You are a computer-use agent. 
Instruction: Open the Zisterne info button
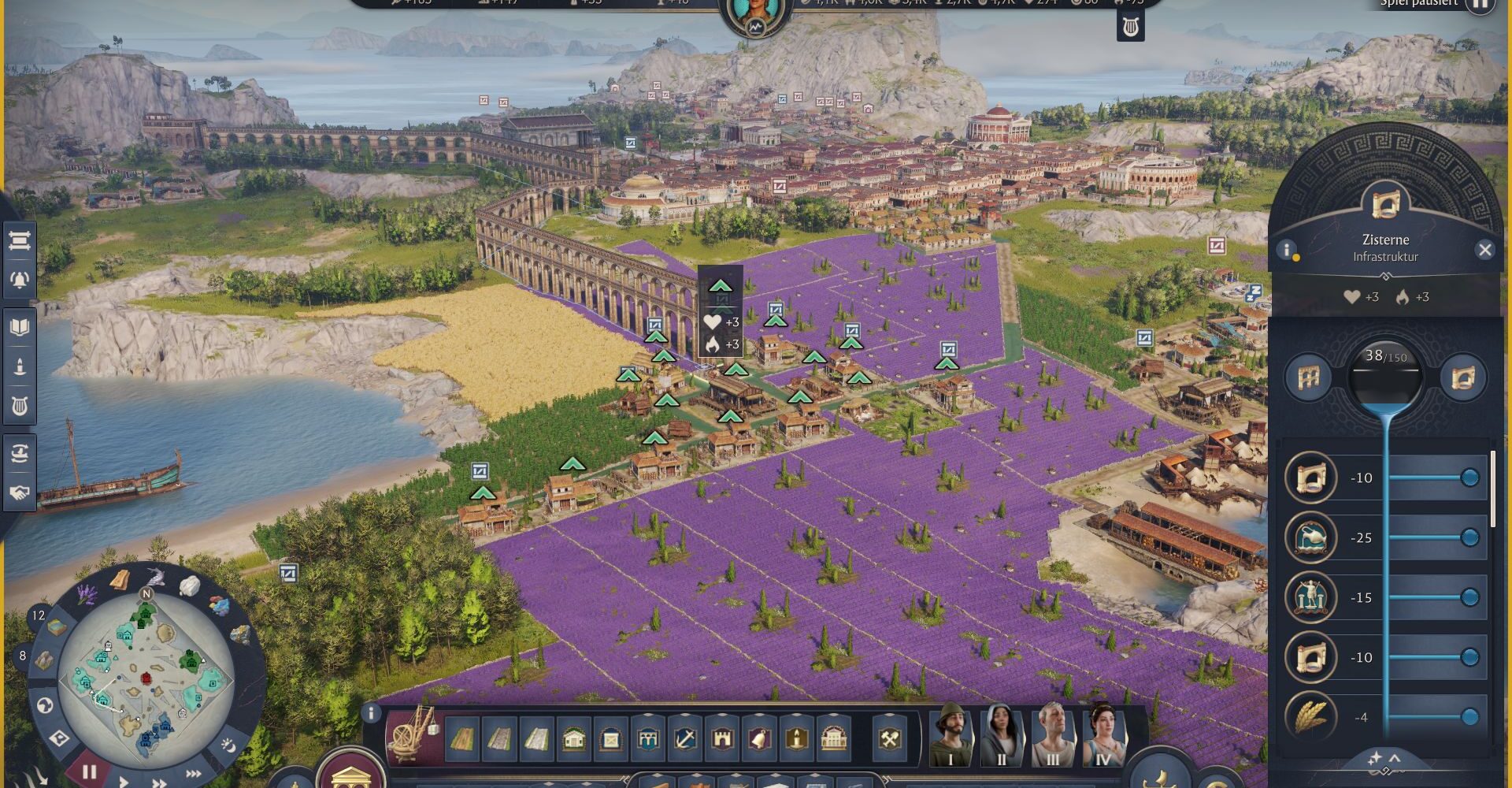coord(1287,250)
